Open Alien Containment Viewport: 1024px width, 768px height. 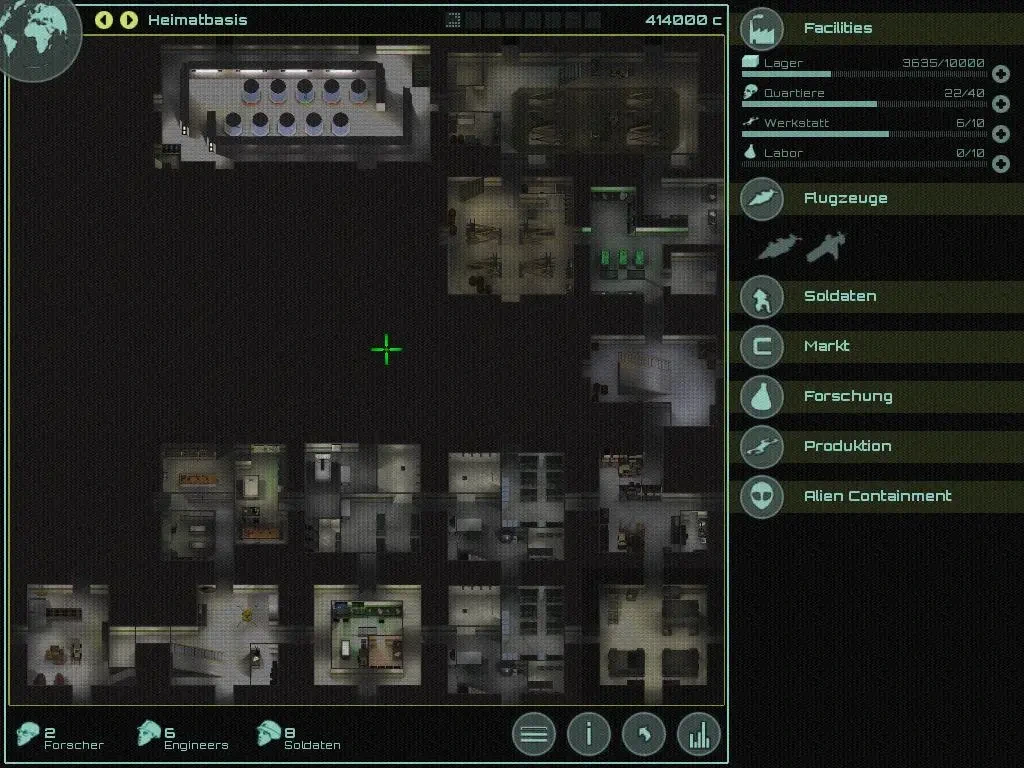click(x=877, y=496)
